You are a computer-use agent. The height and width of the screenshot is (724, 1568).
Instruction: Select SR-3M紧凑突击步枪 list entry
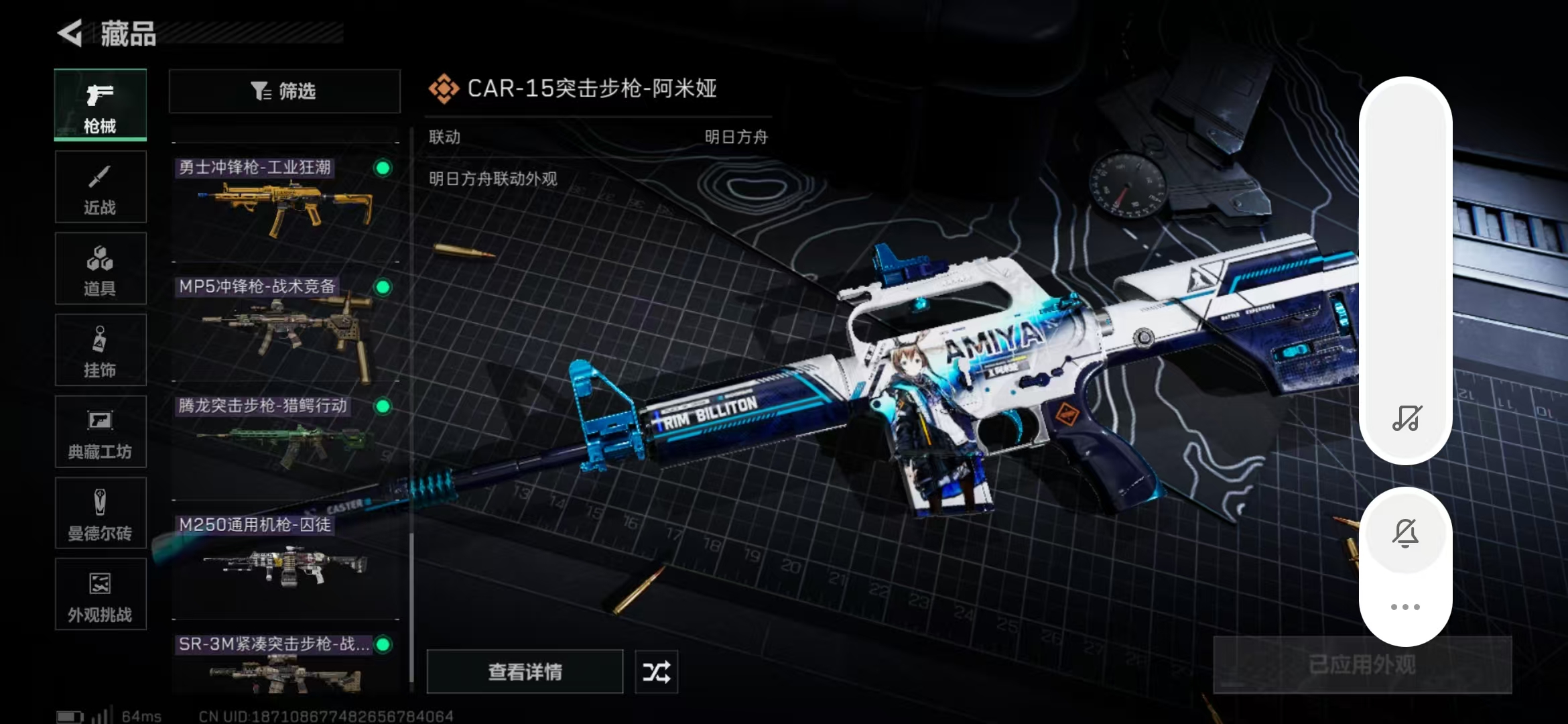click(281, 646)
